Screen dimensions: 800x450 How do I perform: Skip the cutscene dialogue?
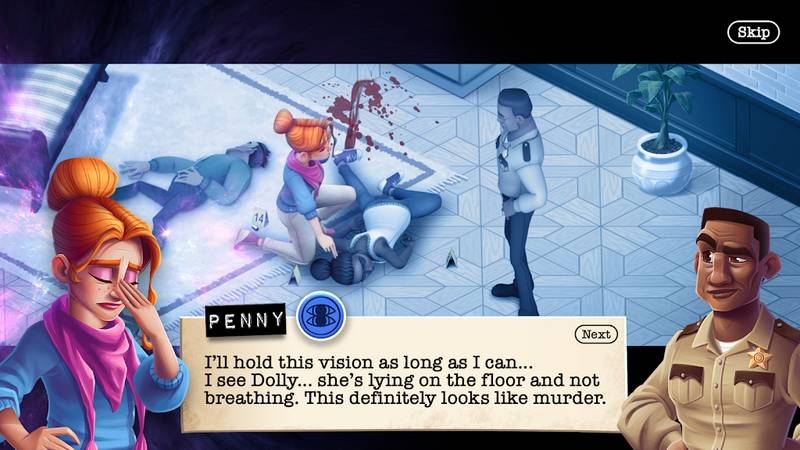point(752,32)
